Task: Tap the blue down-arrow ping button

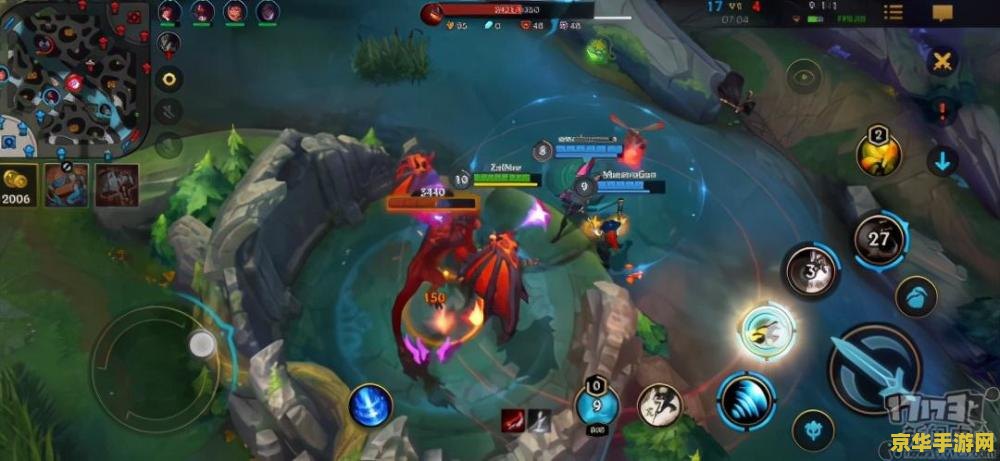Action: (941, 160)
